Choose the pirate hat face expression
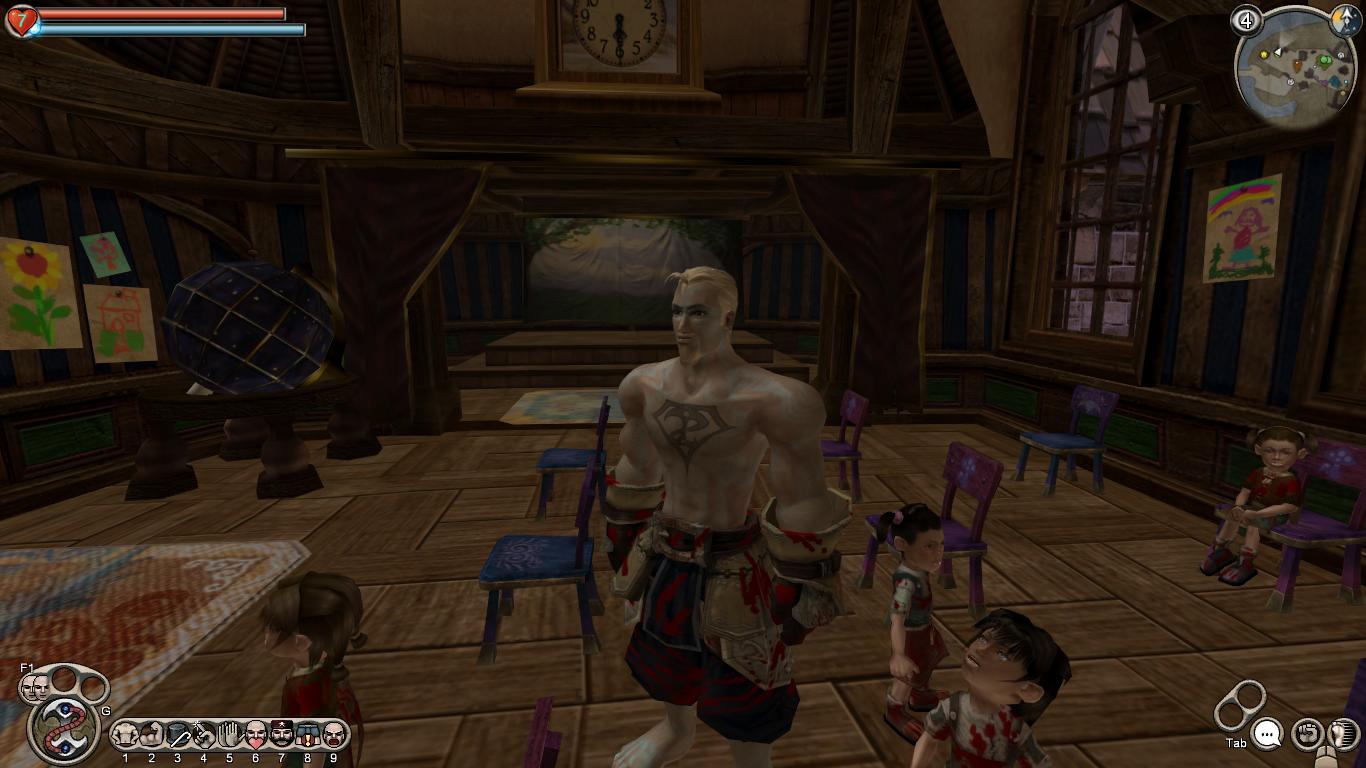This screenshot has height=768, width=1366. (281, 735)
